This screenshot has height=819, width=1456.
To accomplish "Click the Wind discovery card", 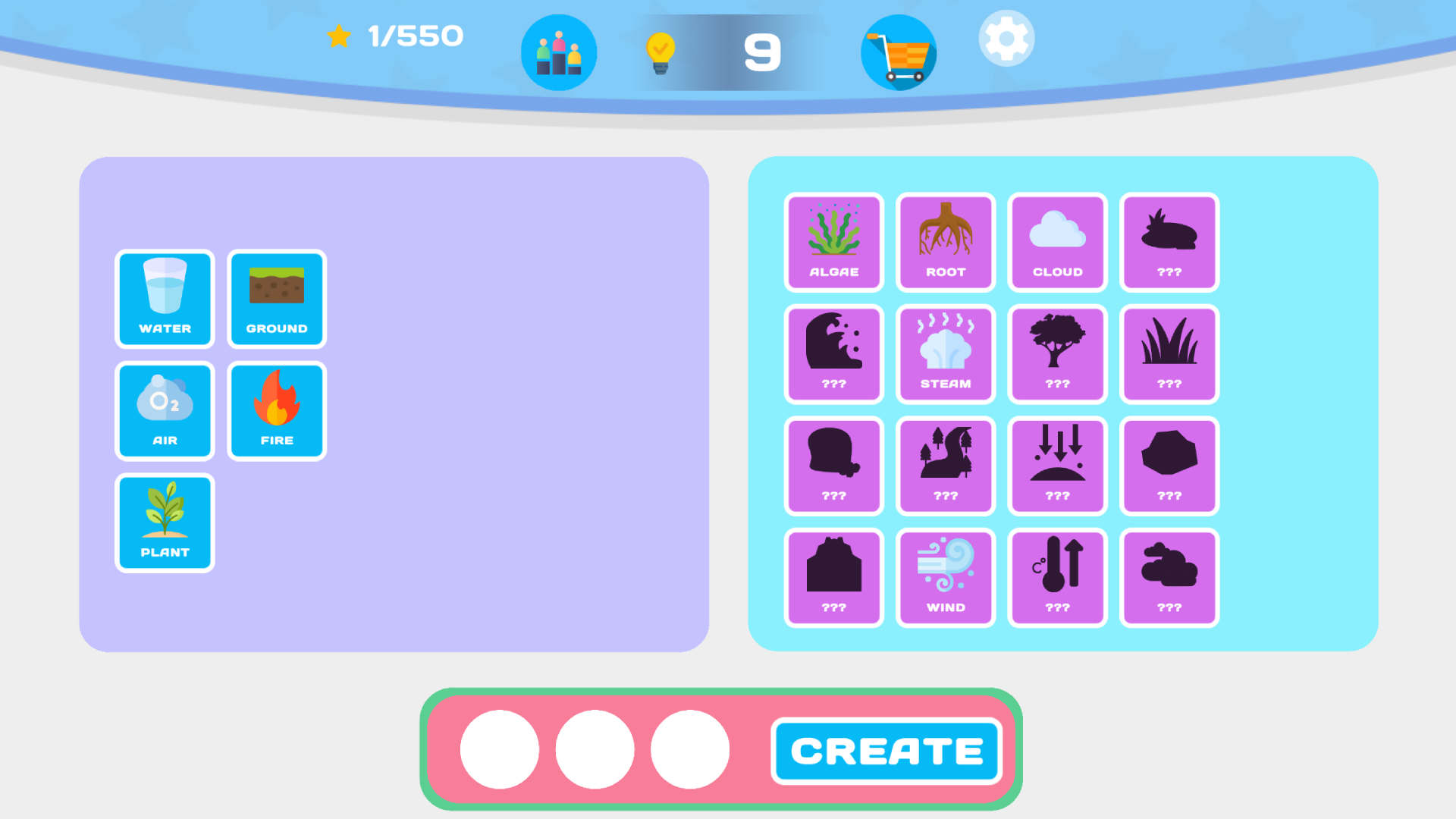I will click(945, 577).
